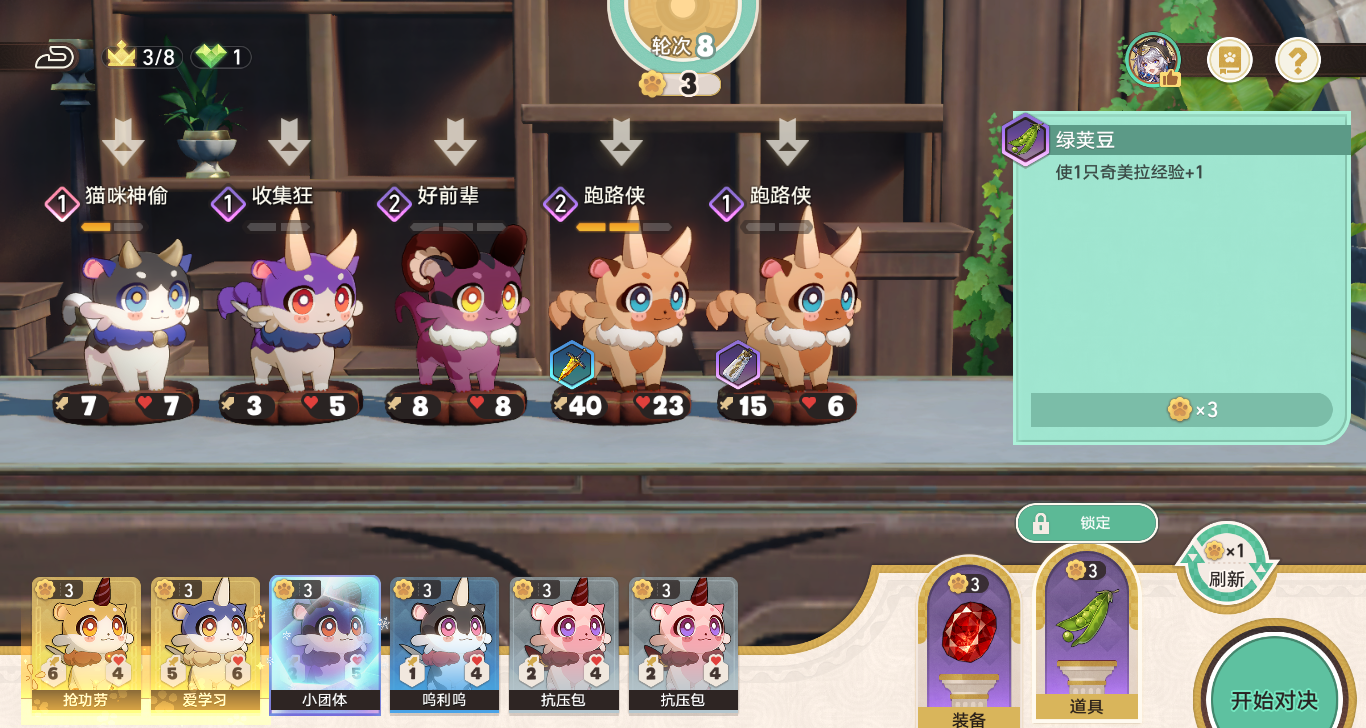Start the duel with 开始对决 button
Viewport: 1366px width, 728px height.
point(1273,698)
